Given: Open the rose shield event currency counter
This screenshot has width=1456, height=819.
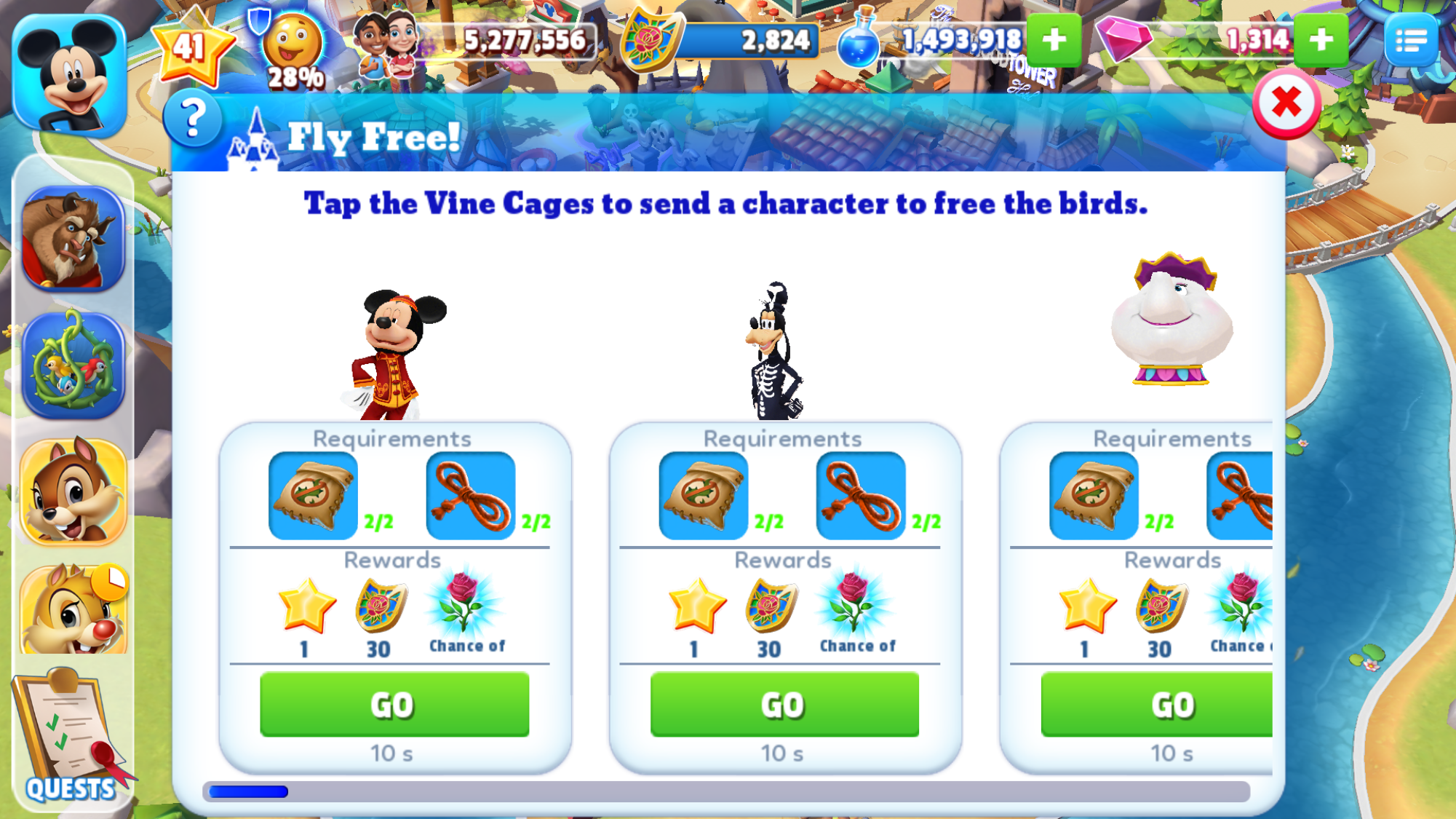Looking at the screenshot, I should coord(720,41).
